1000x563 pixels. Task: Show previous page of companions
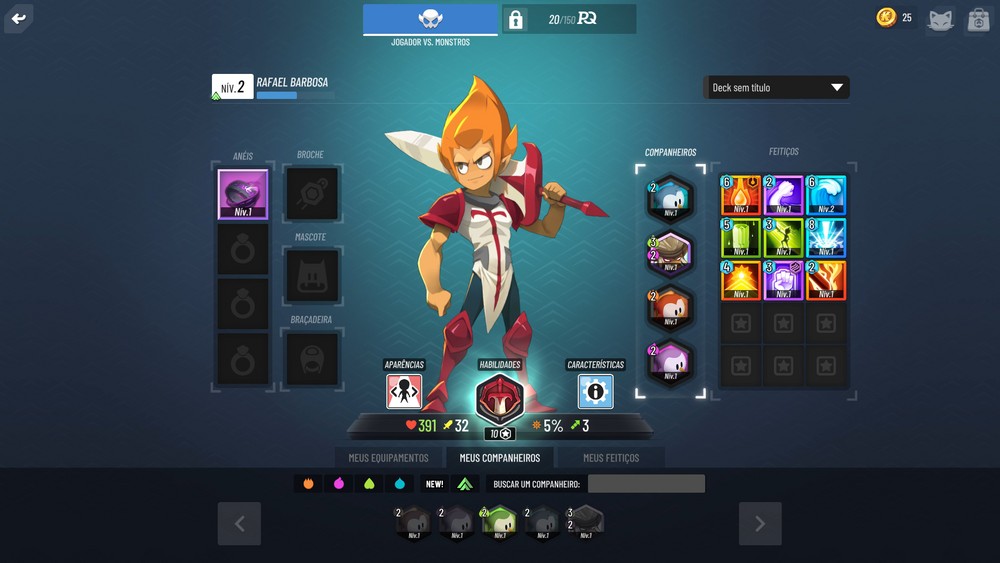click(x=239, y=523)
